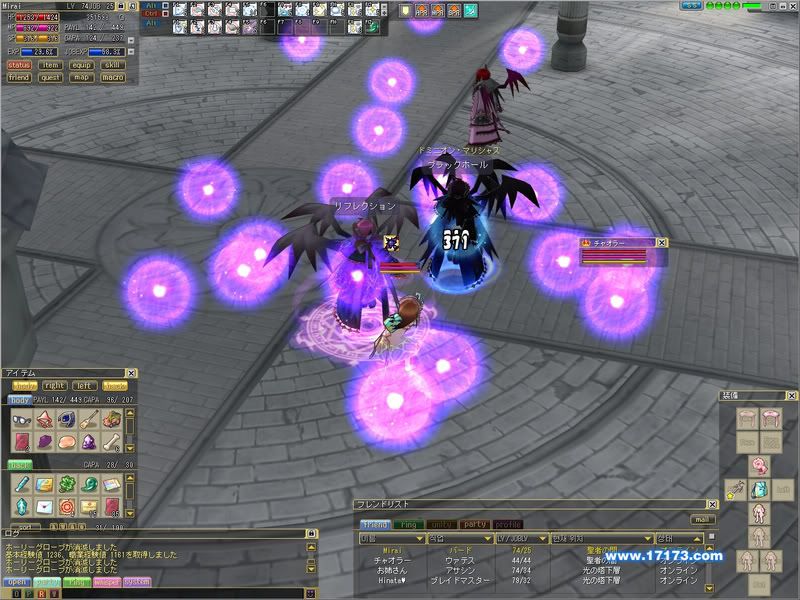Switch to the system chat tab

tap(136, 581)
